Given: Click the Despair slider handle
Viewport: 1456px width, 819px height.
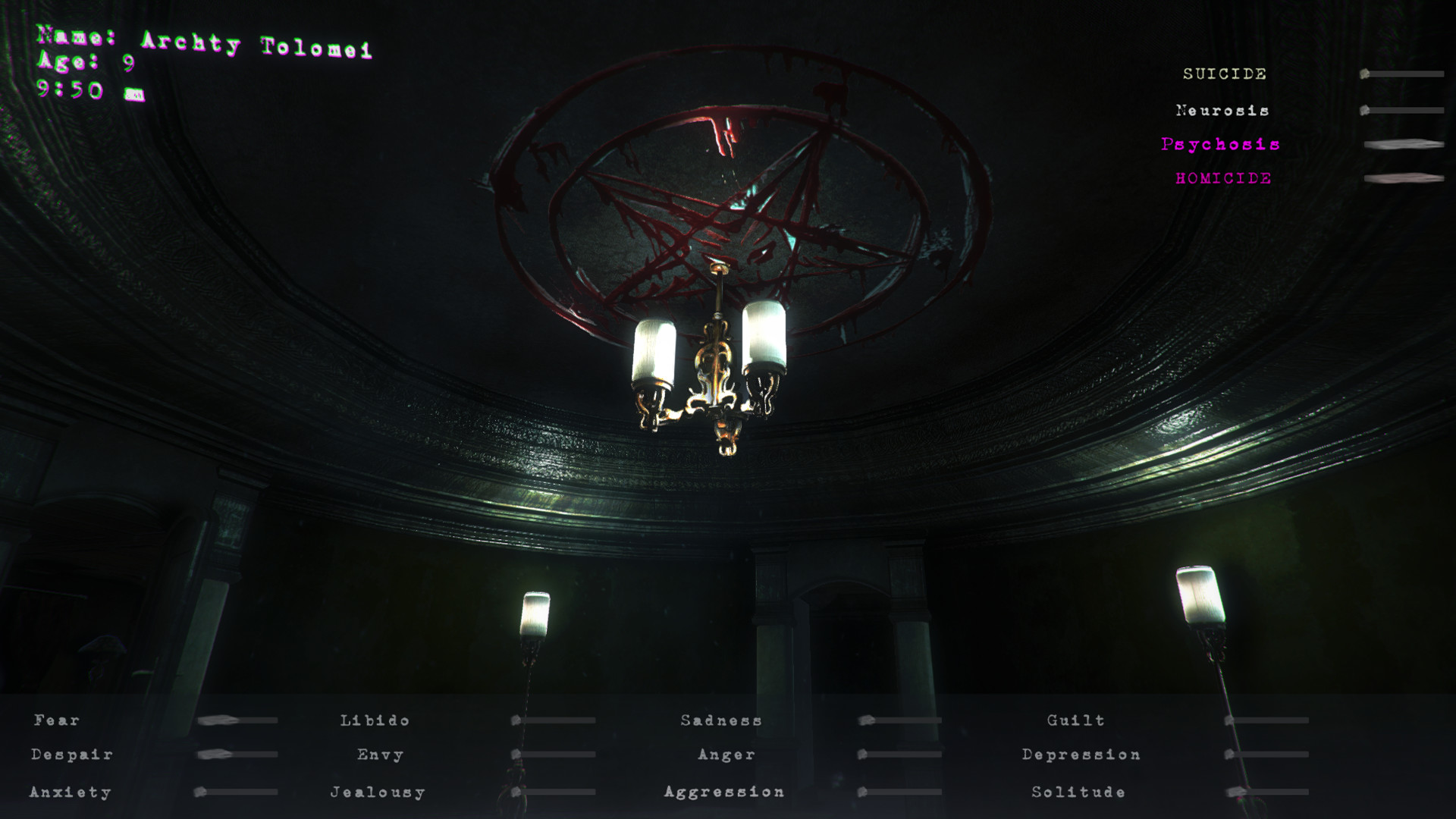Looking at the screenshot, I should pos(216,755).
